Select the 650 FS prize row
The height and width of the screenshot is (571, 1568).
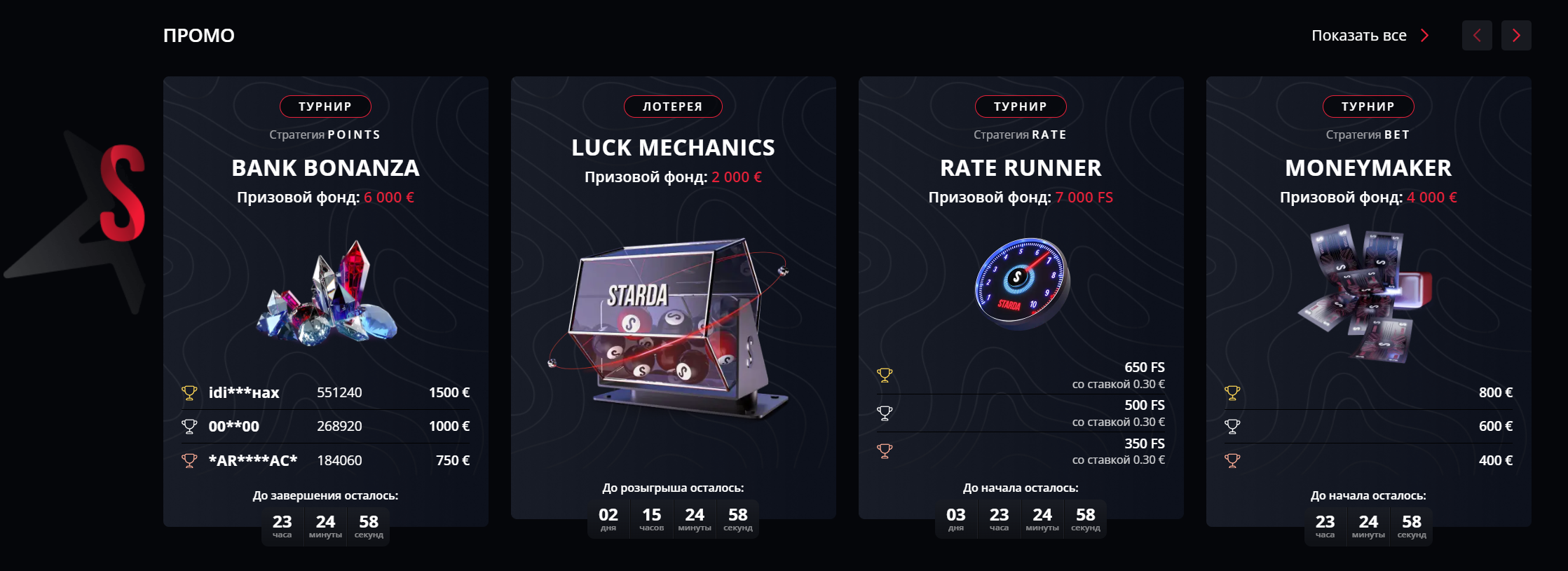click(x=1021, y=376)
